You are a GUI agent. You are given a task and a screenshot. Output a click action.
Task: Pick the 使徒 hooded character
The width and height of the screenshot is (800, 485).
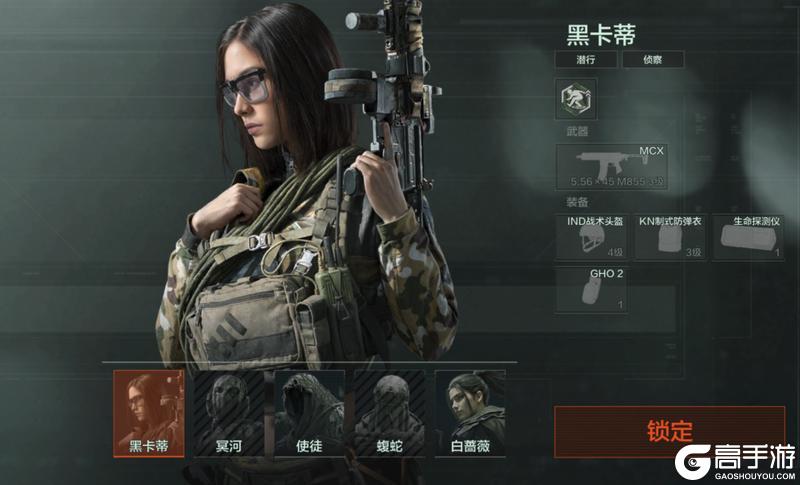coord(309,413)
